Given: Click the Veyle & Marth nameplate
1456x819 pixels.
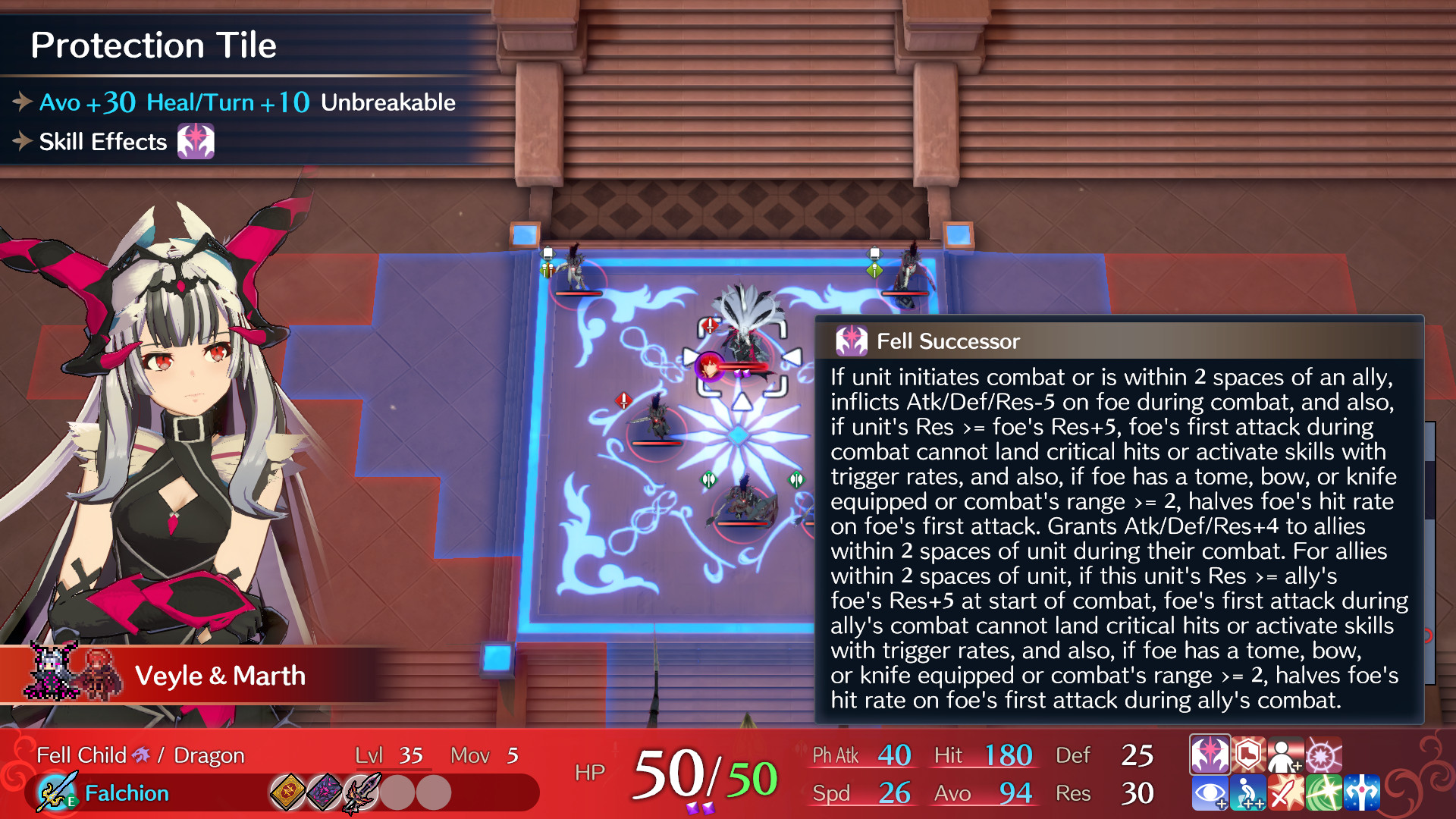Looking at the screenshot, I should point(220,675).
